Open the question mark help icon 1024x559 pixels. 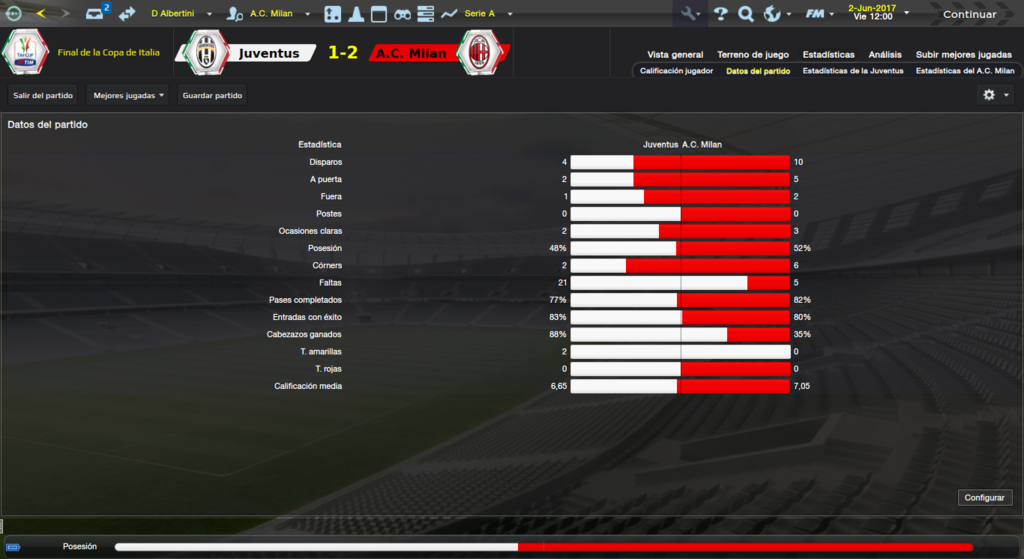pos(720,14)
